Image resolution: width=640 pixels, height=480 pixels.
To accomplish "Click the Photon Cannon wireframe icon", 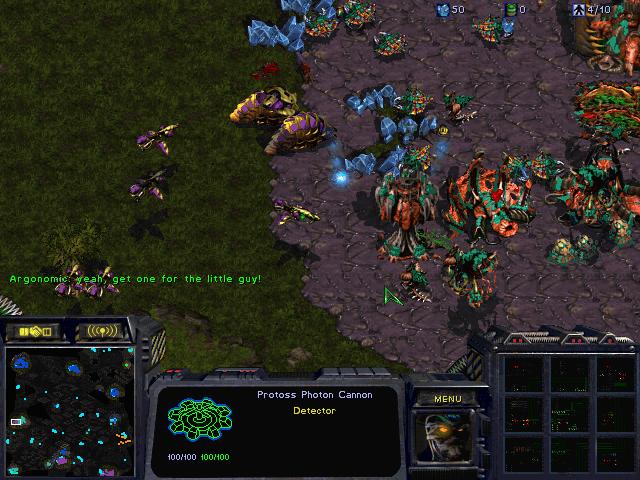I will (199, 422).
